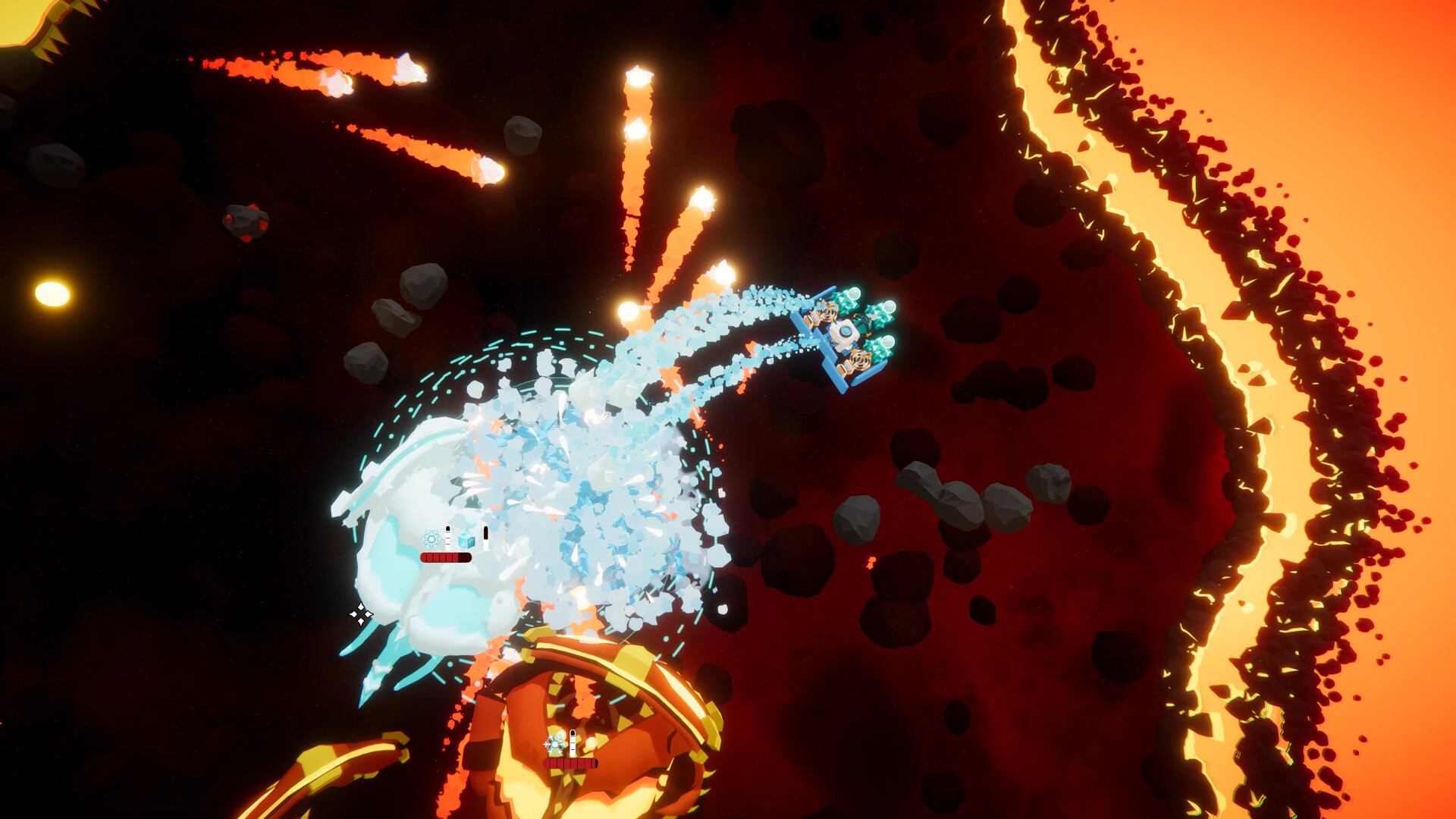
Task: Click the lower gyroscope wheel on the ship
Action: click(860, 358)
